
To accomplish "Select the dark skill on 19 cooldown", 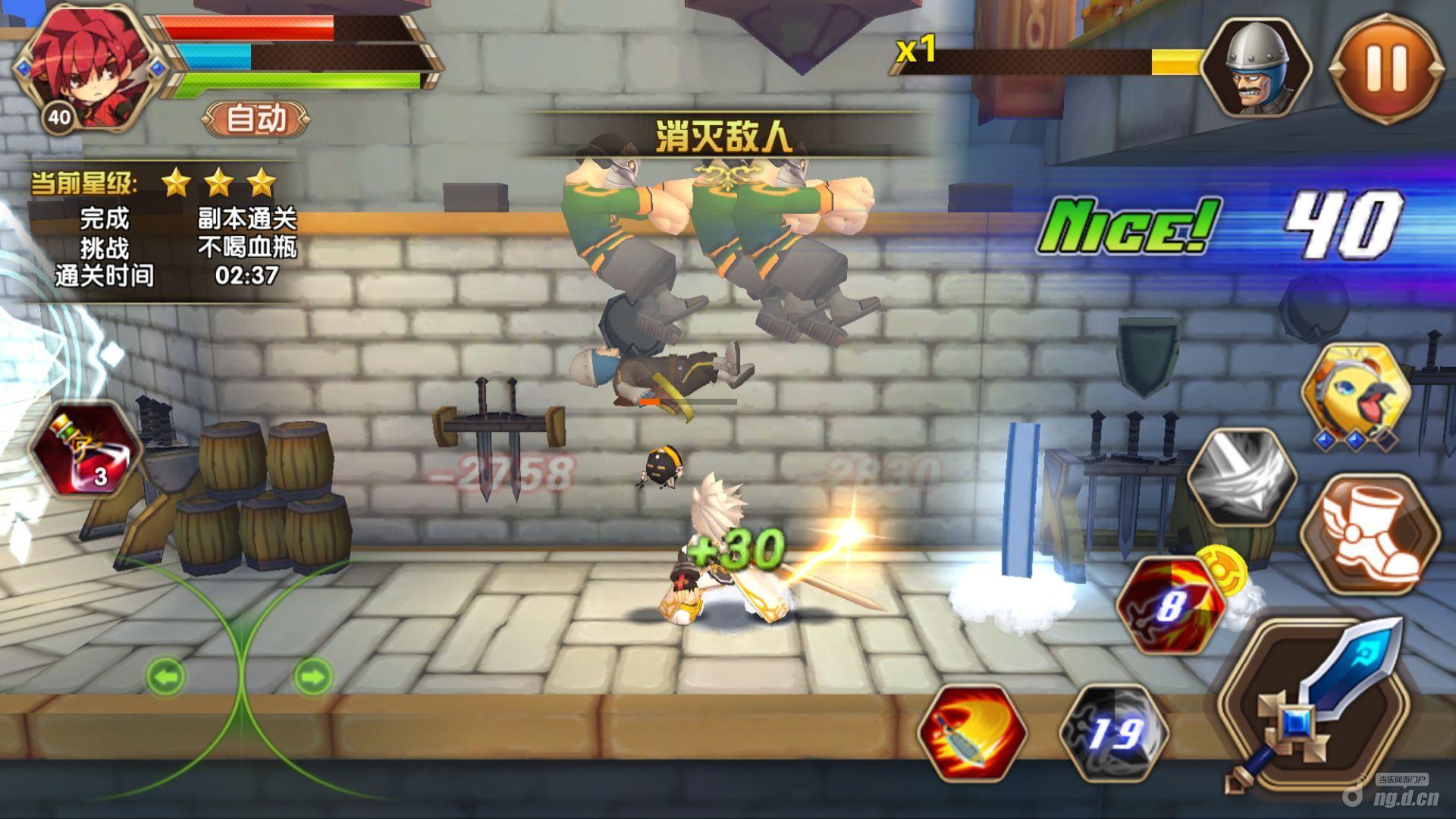I will click(1113, 733).
